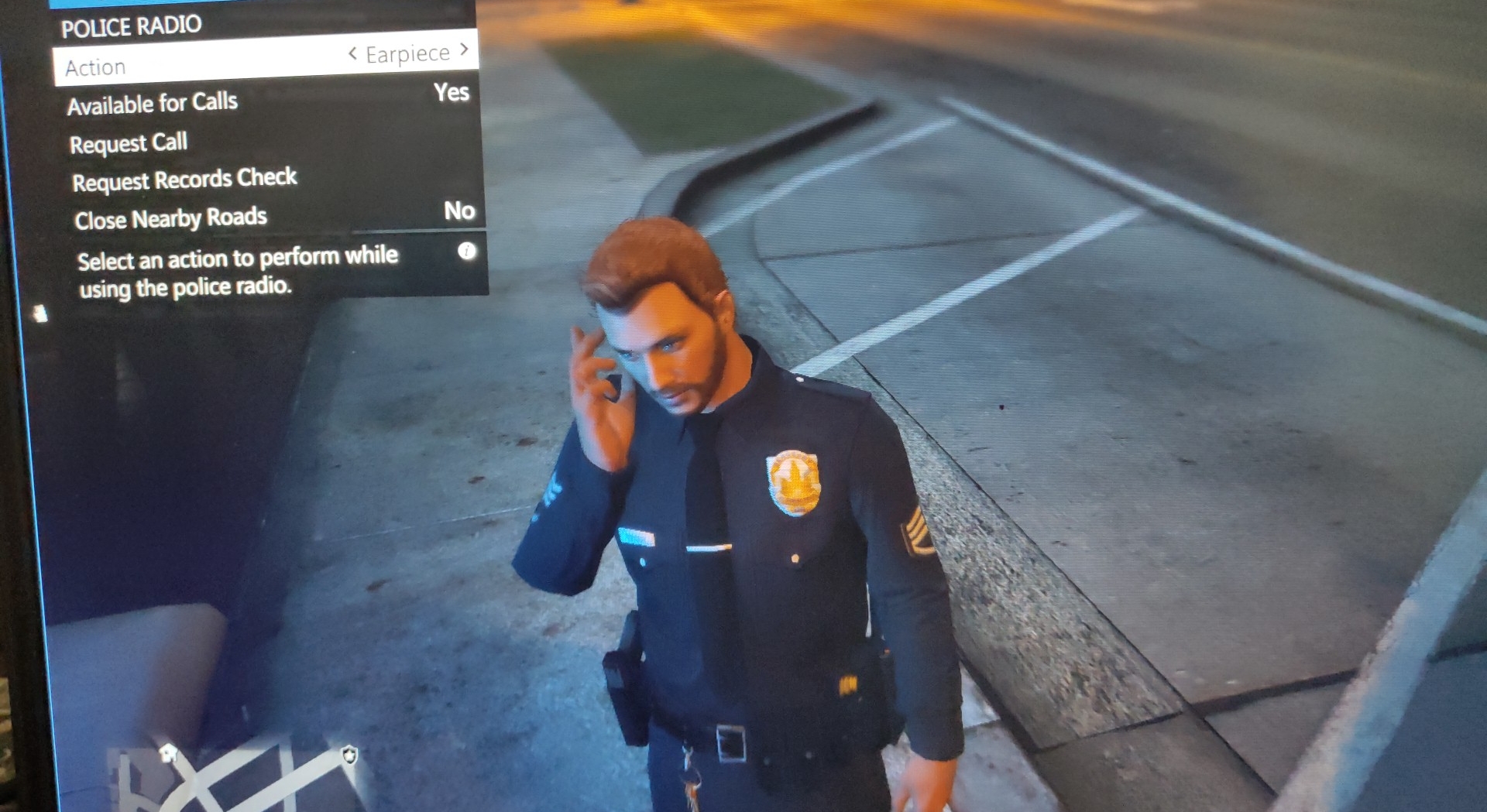Click the POLICE RADIO header

pyautogui.click(x=132, y=26)
